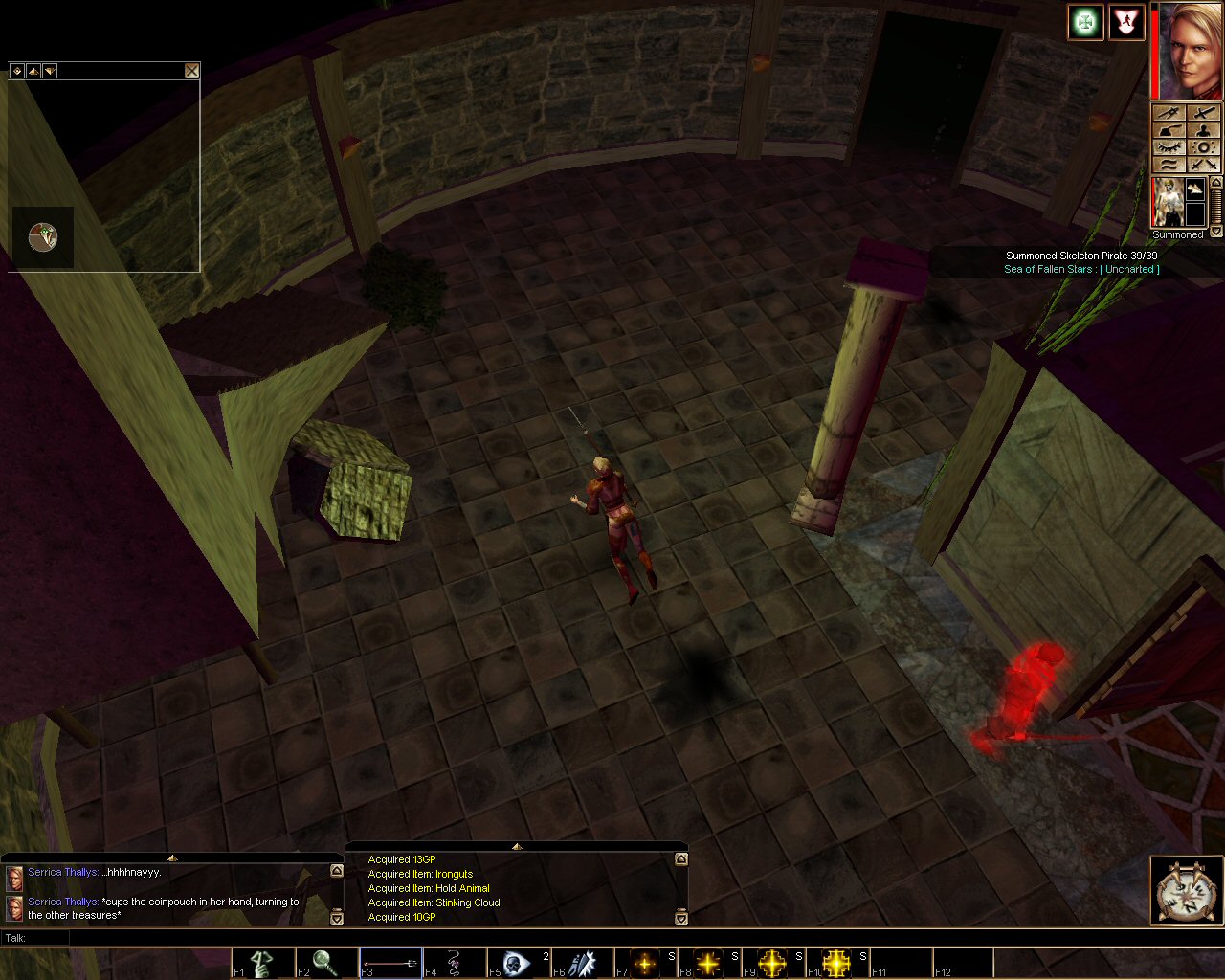This screenshot has width=1225, height=980.
Task: Open the compass in the corner
Action: pos(1186,892)
